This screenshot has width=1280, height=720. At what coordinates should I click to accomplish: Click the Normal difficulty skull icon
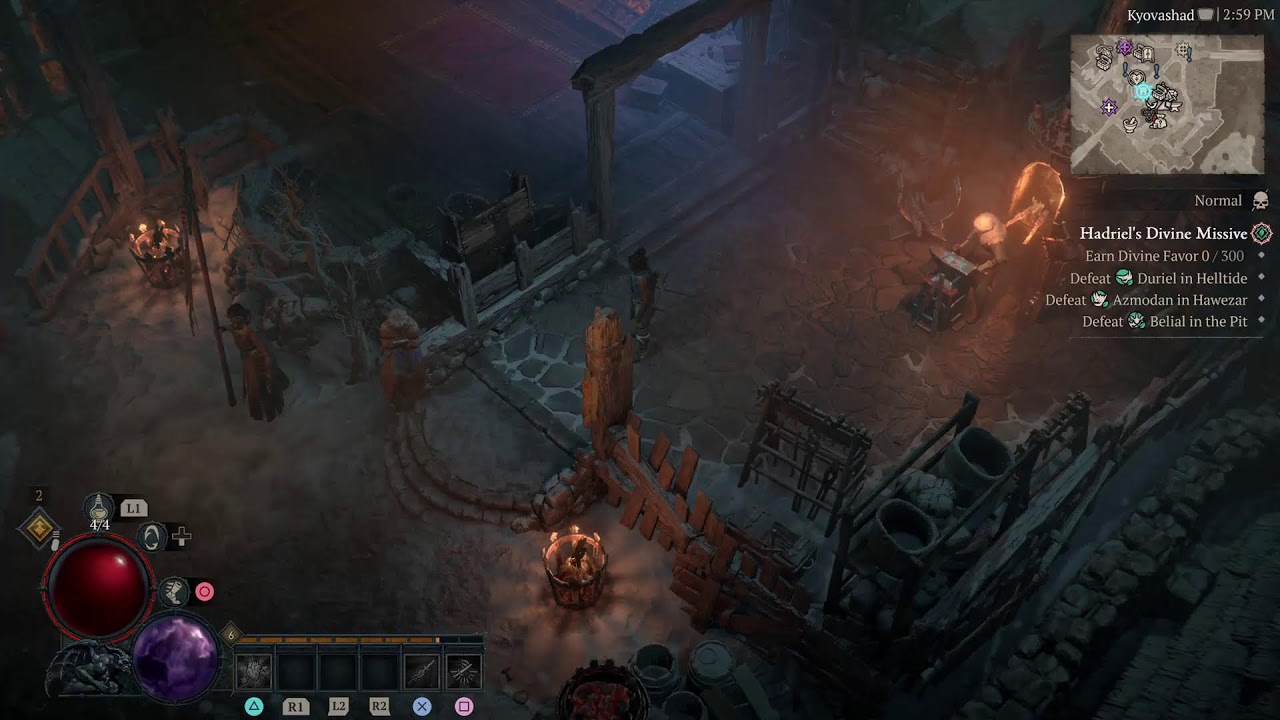tap(1261, 200)
